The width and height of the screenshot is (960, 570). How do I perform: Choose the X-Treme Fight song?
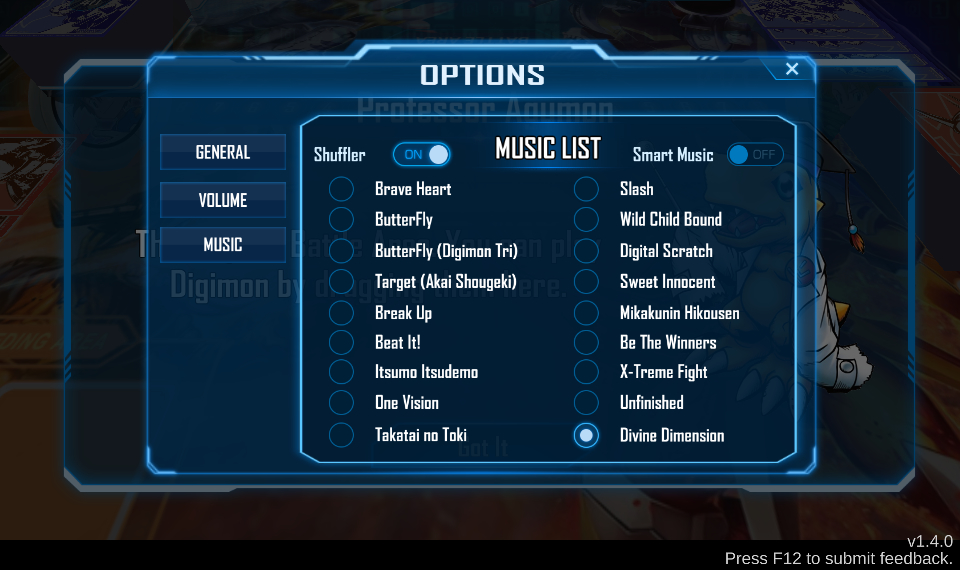tap(586, 372)
